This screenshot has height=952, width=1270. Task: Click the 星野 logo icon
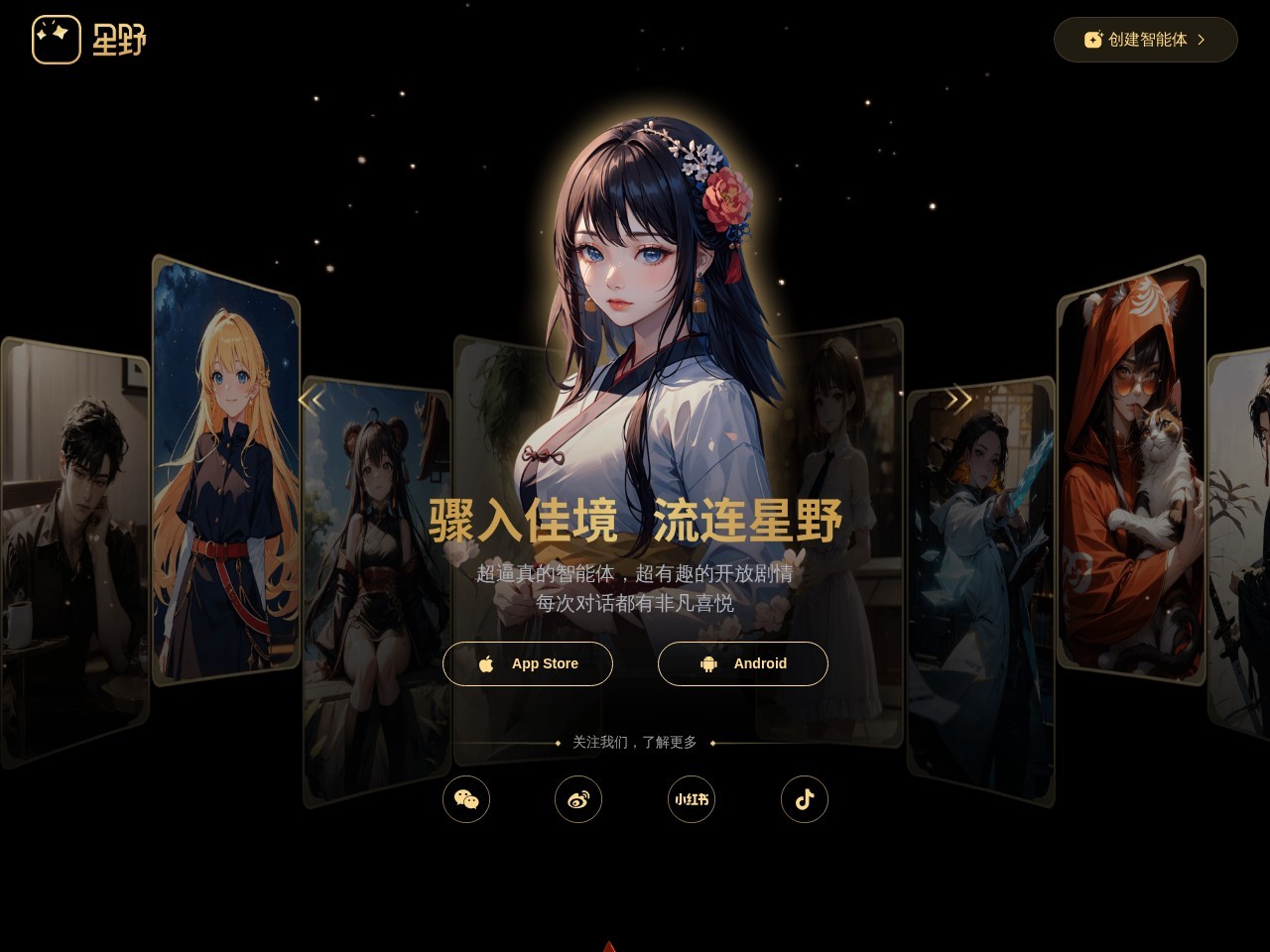57,40
